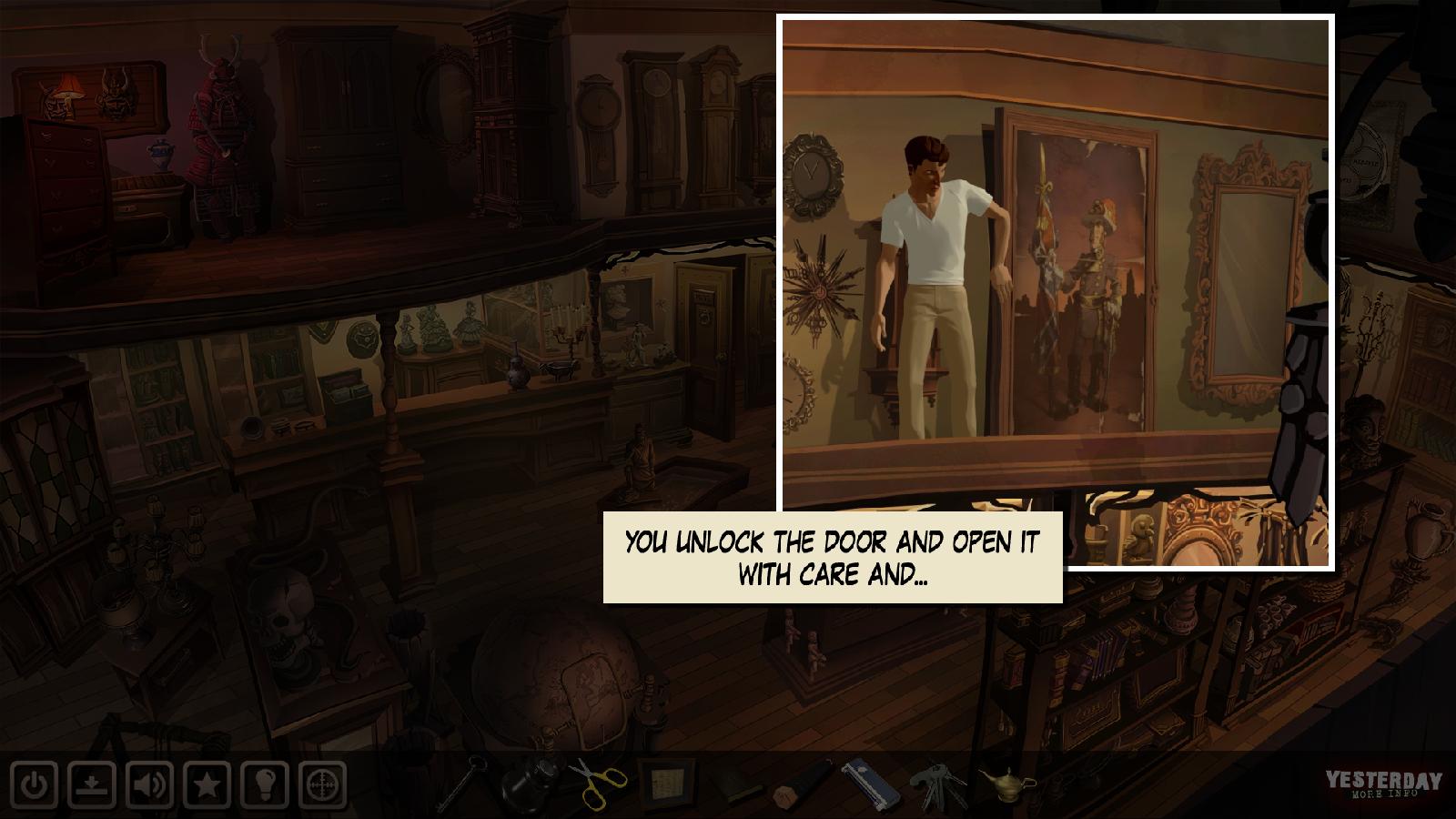The width and height of the screenshot is (1456, 819).
Task: Open the save game menu
Action: (x=93, y=784)
